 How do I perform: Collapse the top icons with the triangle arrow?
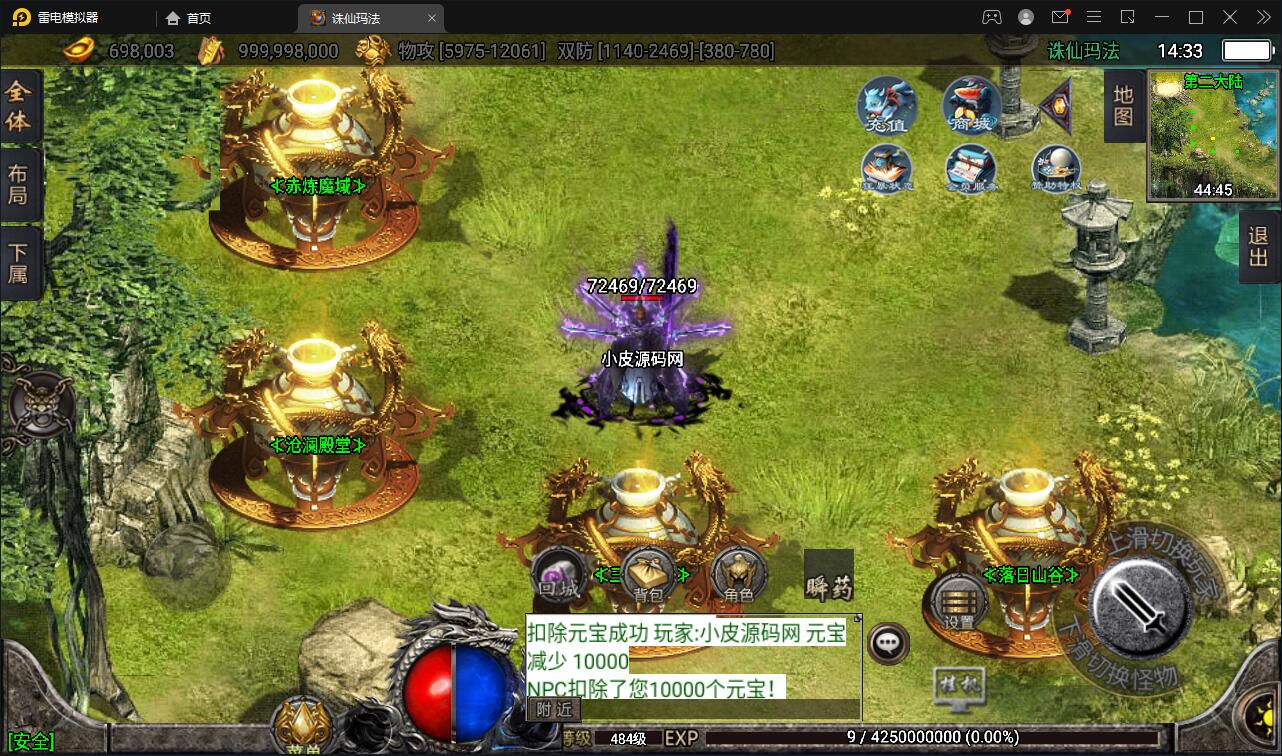click(x=1056, y=103)
